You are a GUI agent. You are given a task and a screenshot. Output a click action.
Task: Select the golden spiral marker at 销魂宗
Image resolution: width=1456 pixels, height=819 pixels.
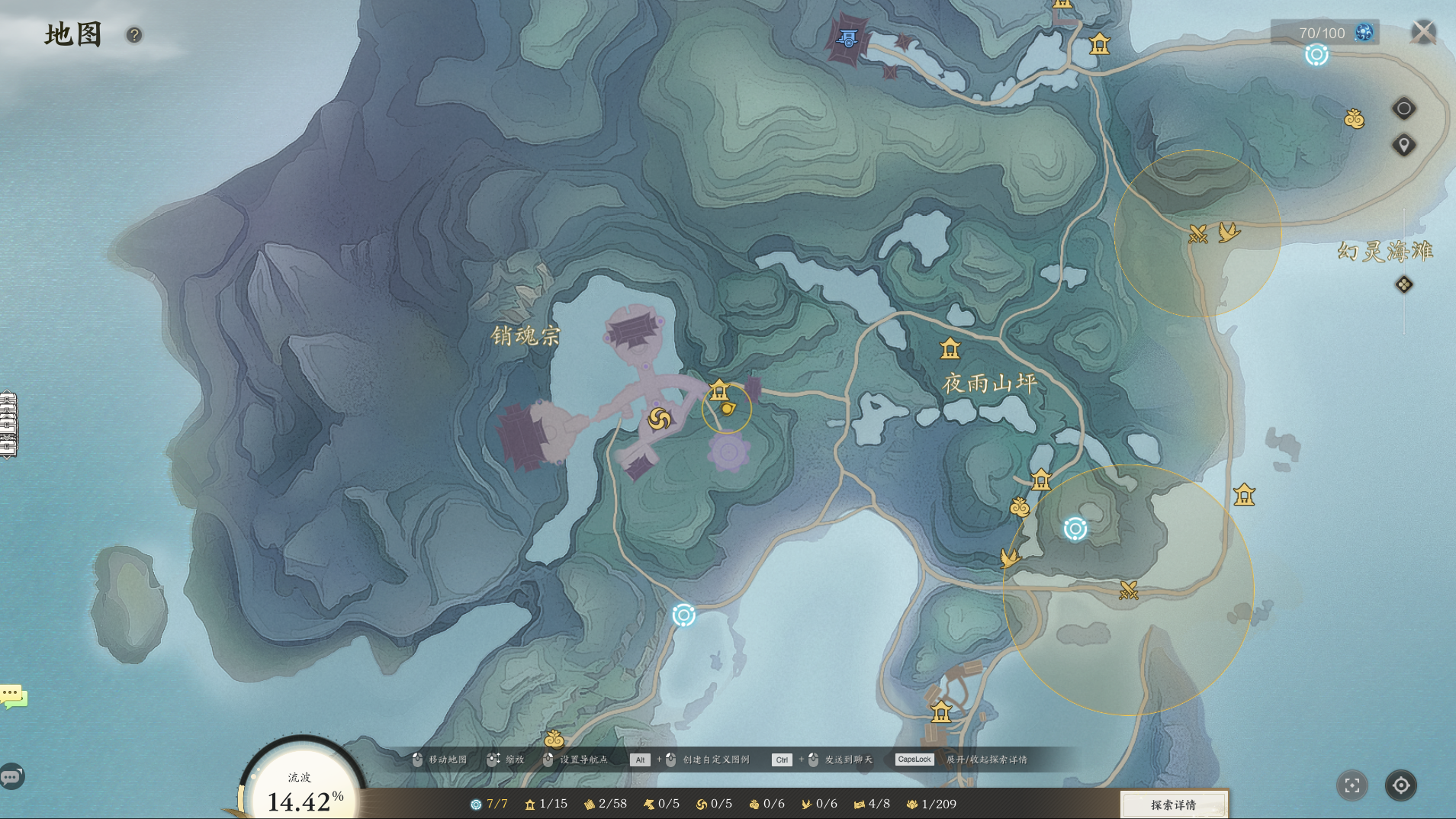(x=659, y=419)
